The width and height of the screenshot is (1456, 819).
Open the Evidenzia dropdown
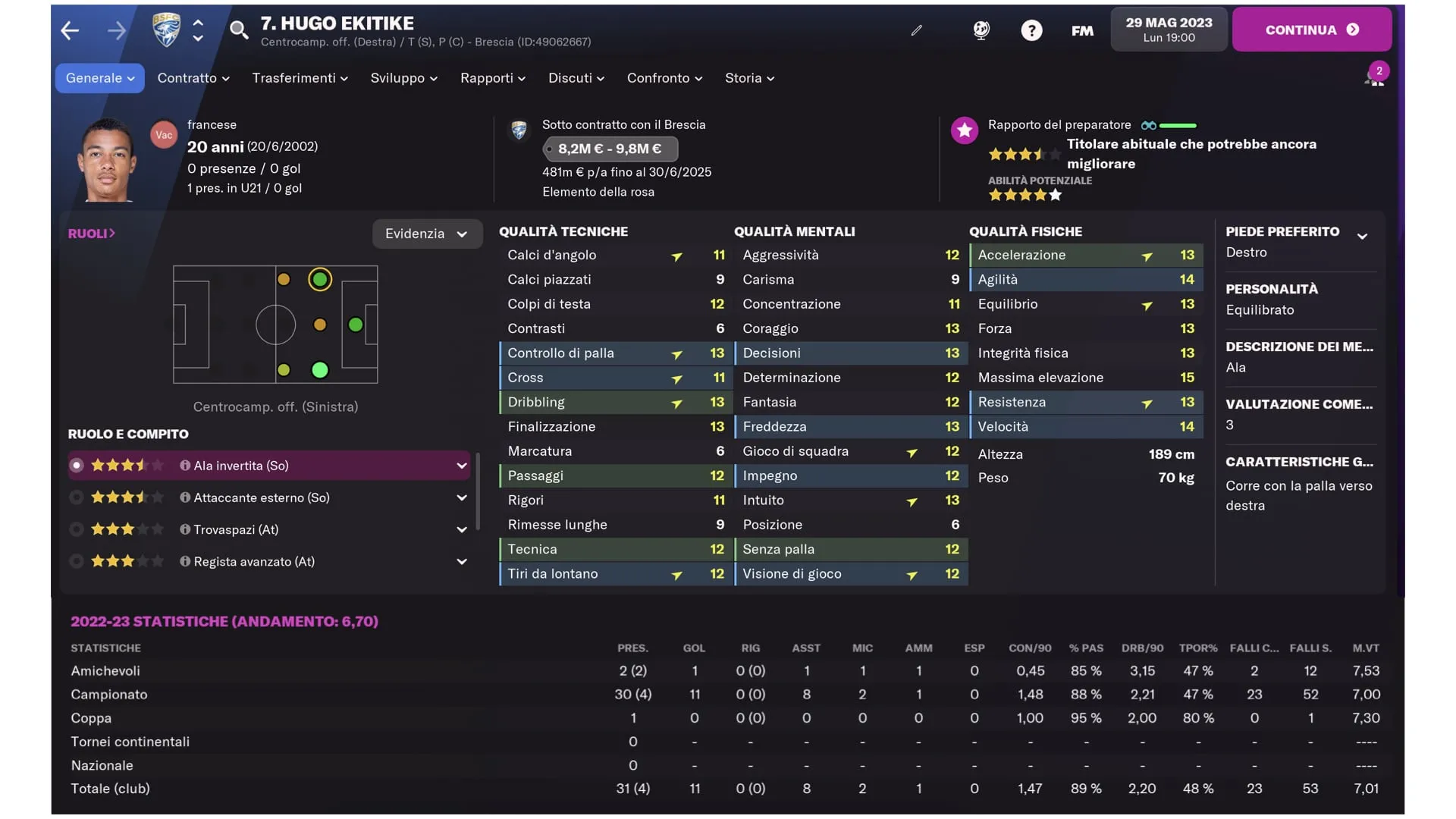click(x=426, y=234)
